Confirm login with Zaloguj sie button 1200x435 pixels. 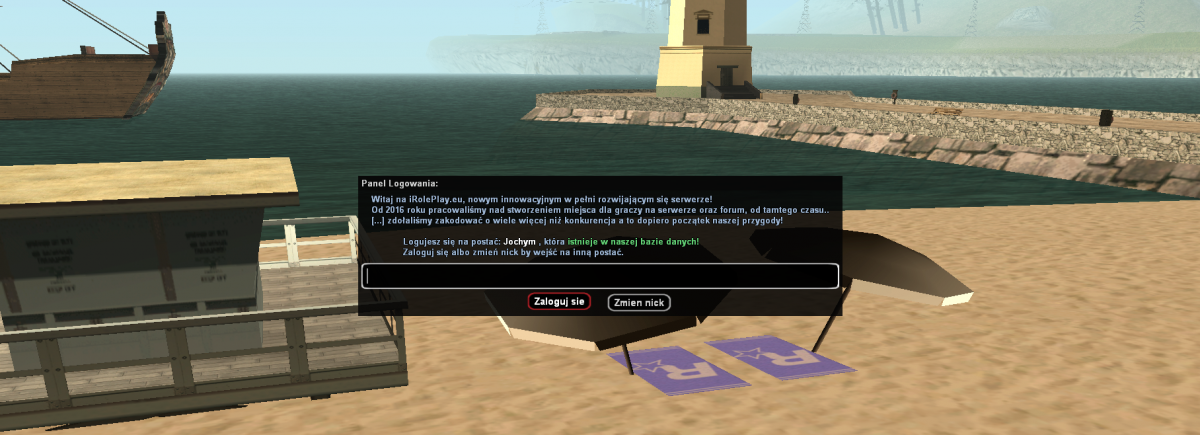coord(559,301)
